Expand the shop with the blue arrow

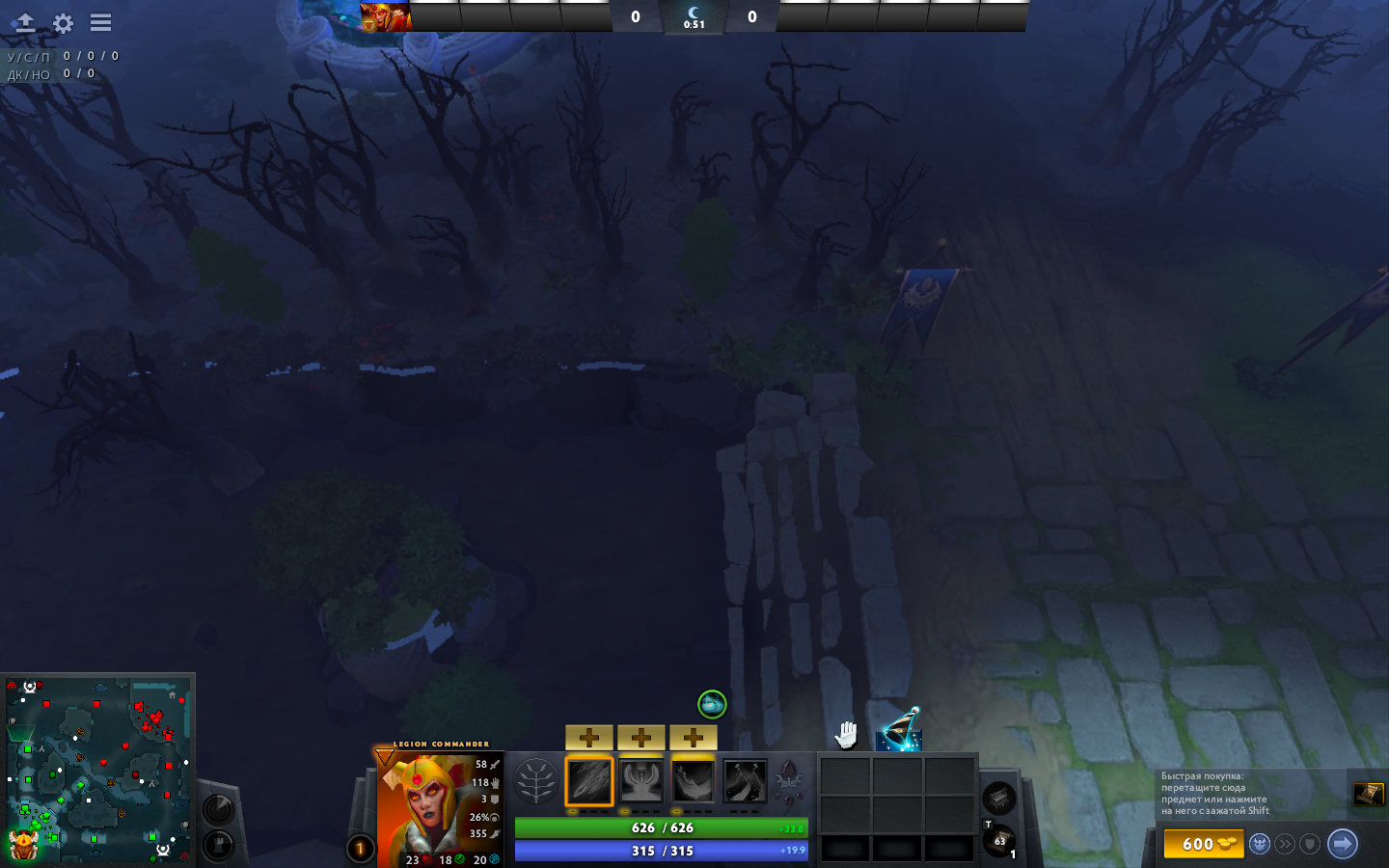[1342, 843]
